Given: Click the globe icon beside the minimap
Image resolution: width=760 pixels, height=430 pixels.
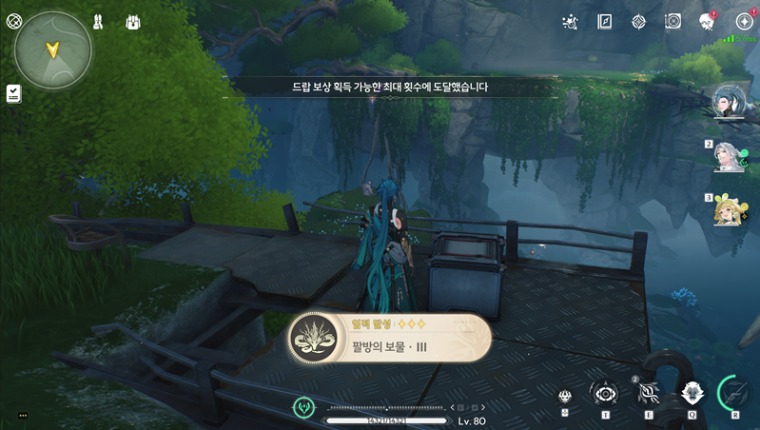Looking at the screenshot, I should [x=14, y=20].
